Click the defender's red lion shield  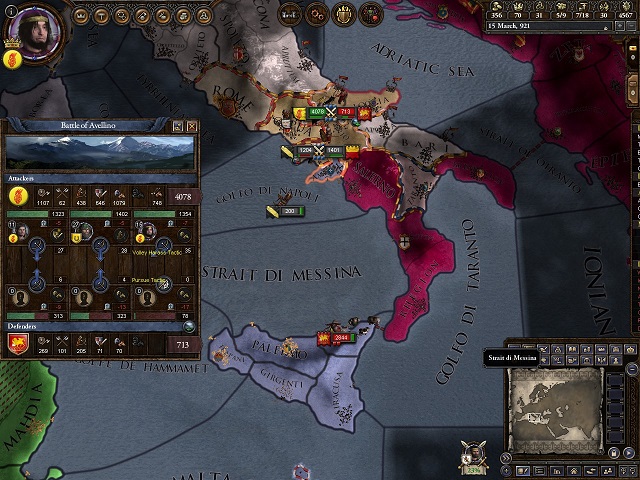17,346
